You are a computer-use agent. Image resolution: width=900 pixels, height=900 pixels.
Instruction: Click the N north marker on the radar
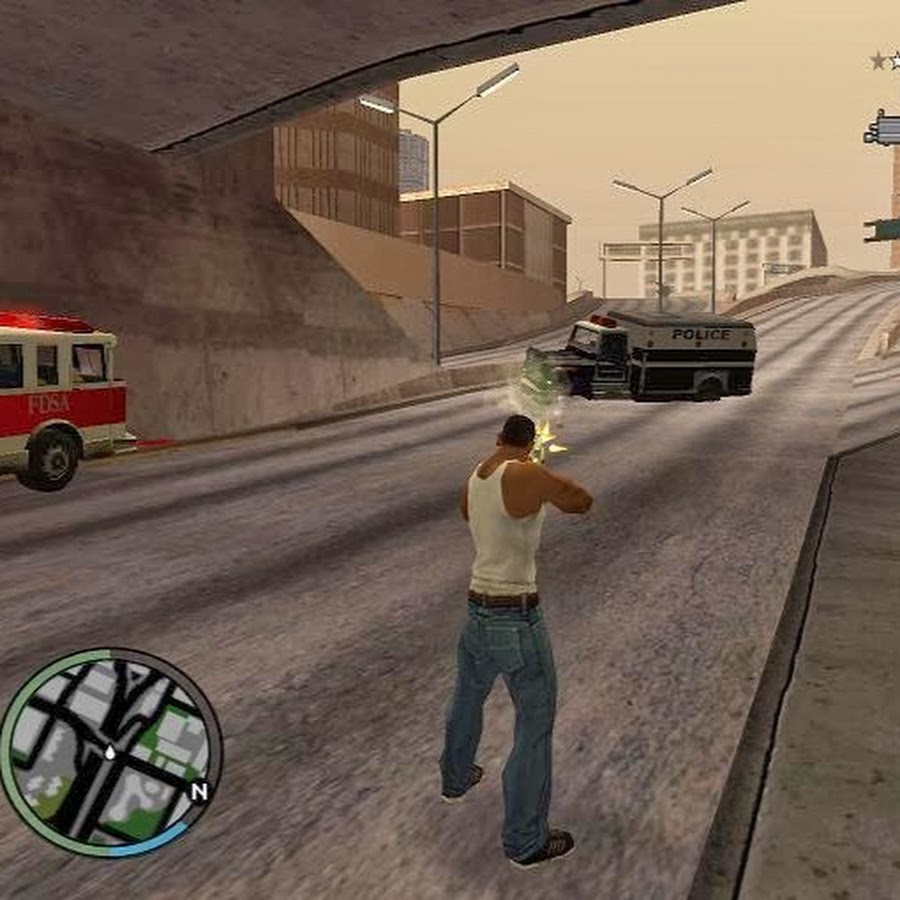coord(199,791)
